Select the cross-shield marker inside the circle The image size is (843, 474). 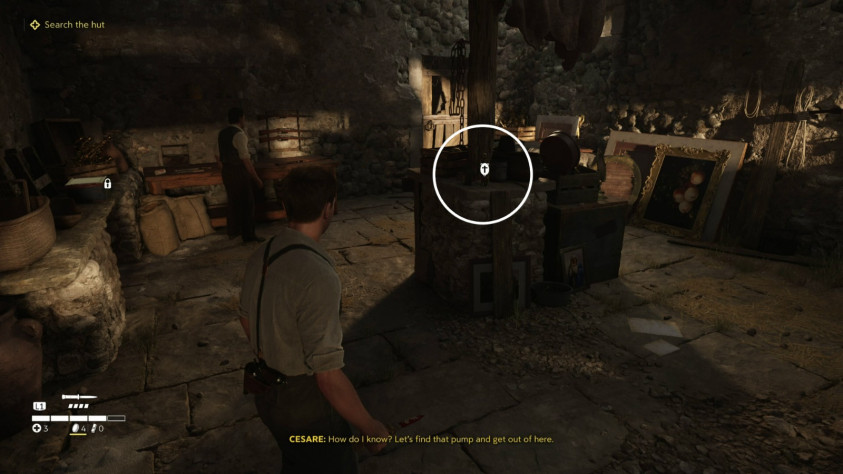pos(483,170)
